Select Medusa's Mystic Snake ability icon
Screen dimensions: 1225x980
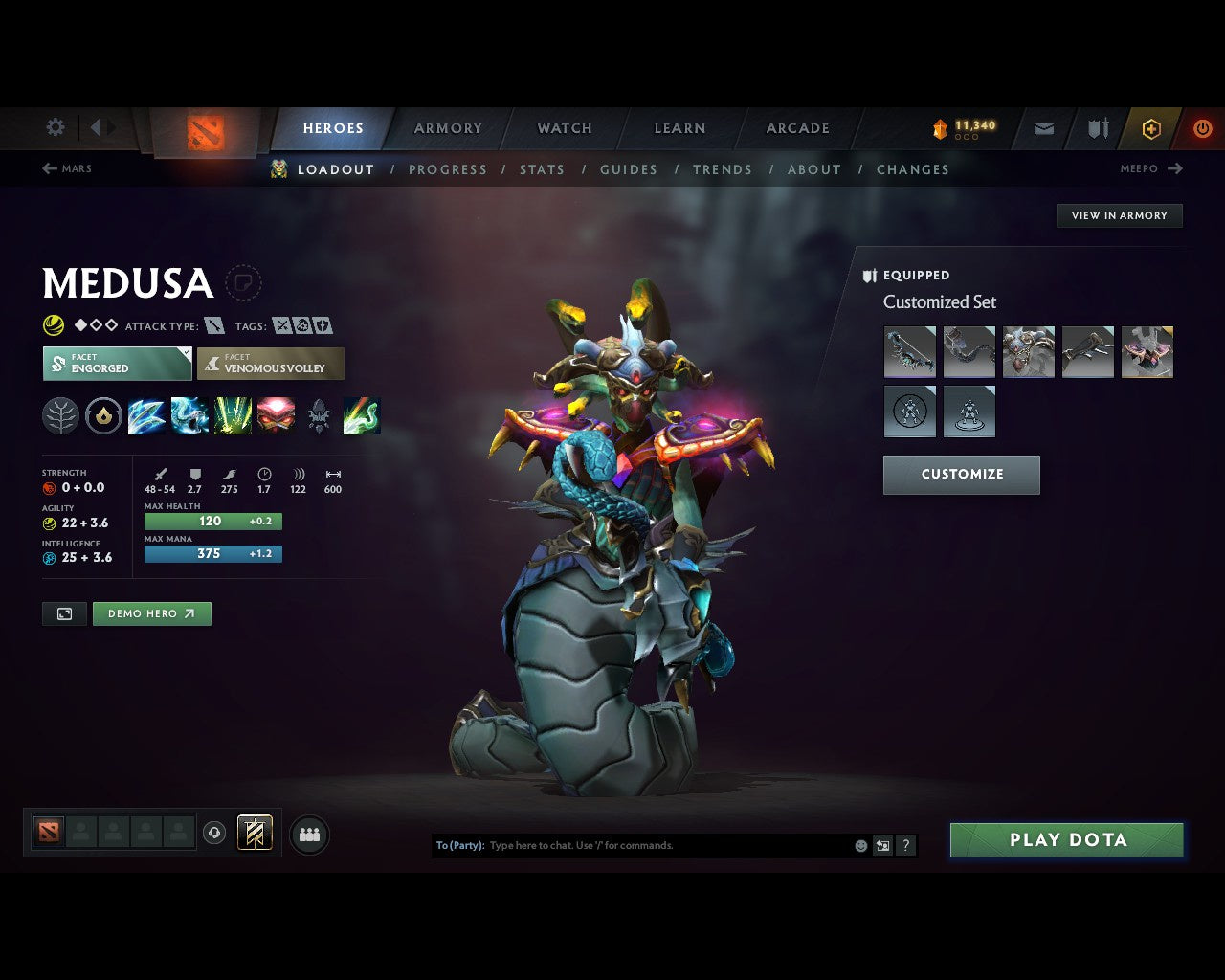pyautogui.click(x=189, y=415)
